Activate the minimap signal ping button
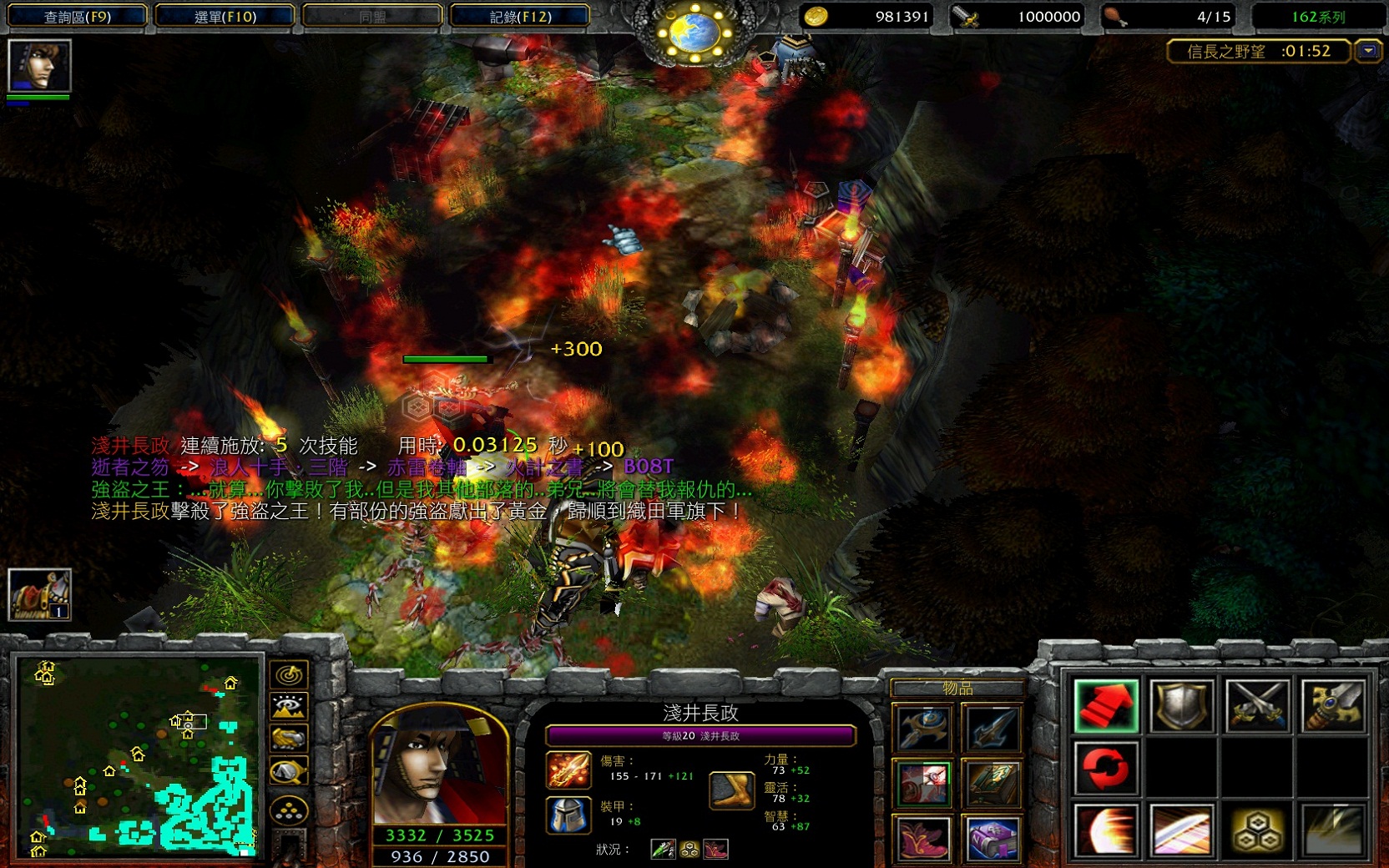Image resolution: width=1389 pixels, height=868 pixels. point(290,674)
